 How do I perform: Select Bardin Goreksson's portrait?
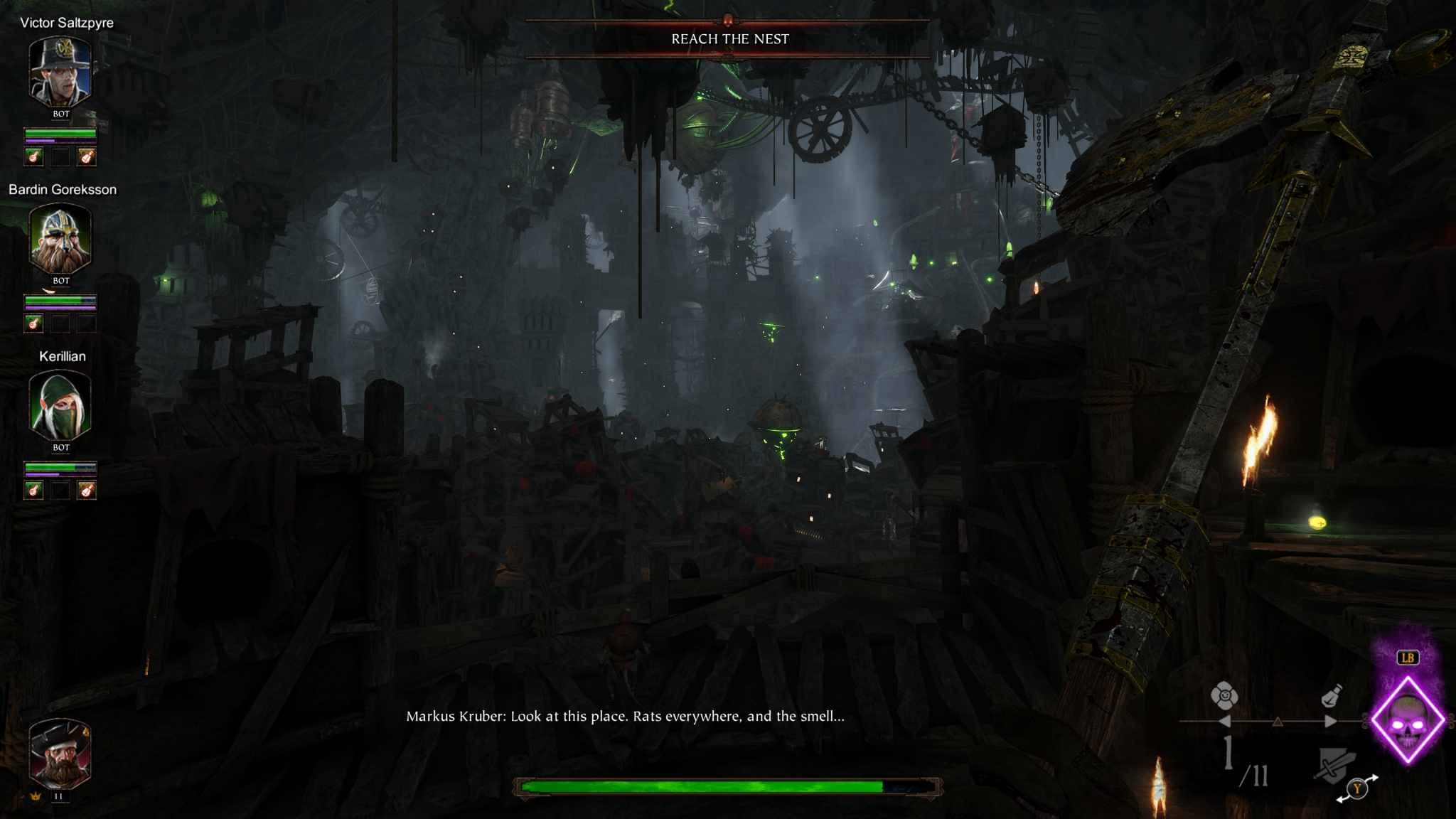pos(60,239)
